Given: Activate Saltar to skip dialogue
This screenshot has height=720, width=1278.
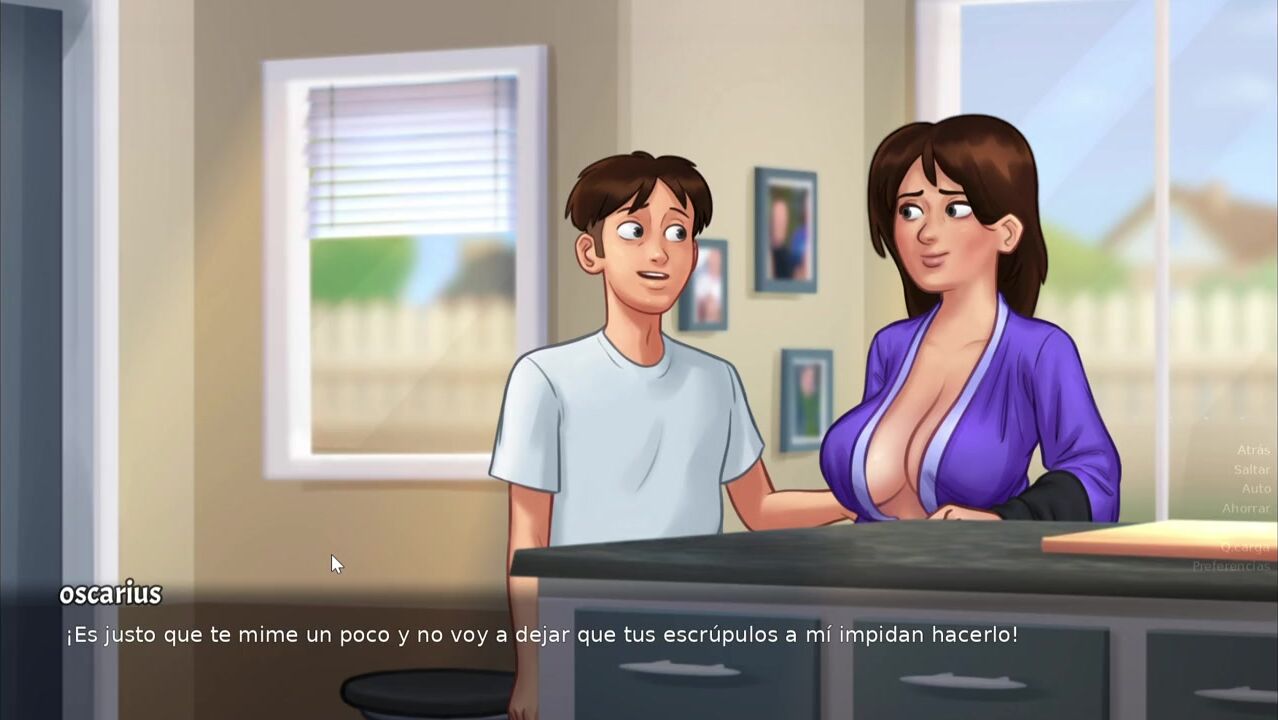Looking at the screenshot, I should point(1252,469).
